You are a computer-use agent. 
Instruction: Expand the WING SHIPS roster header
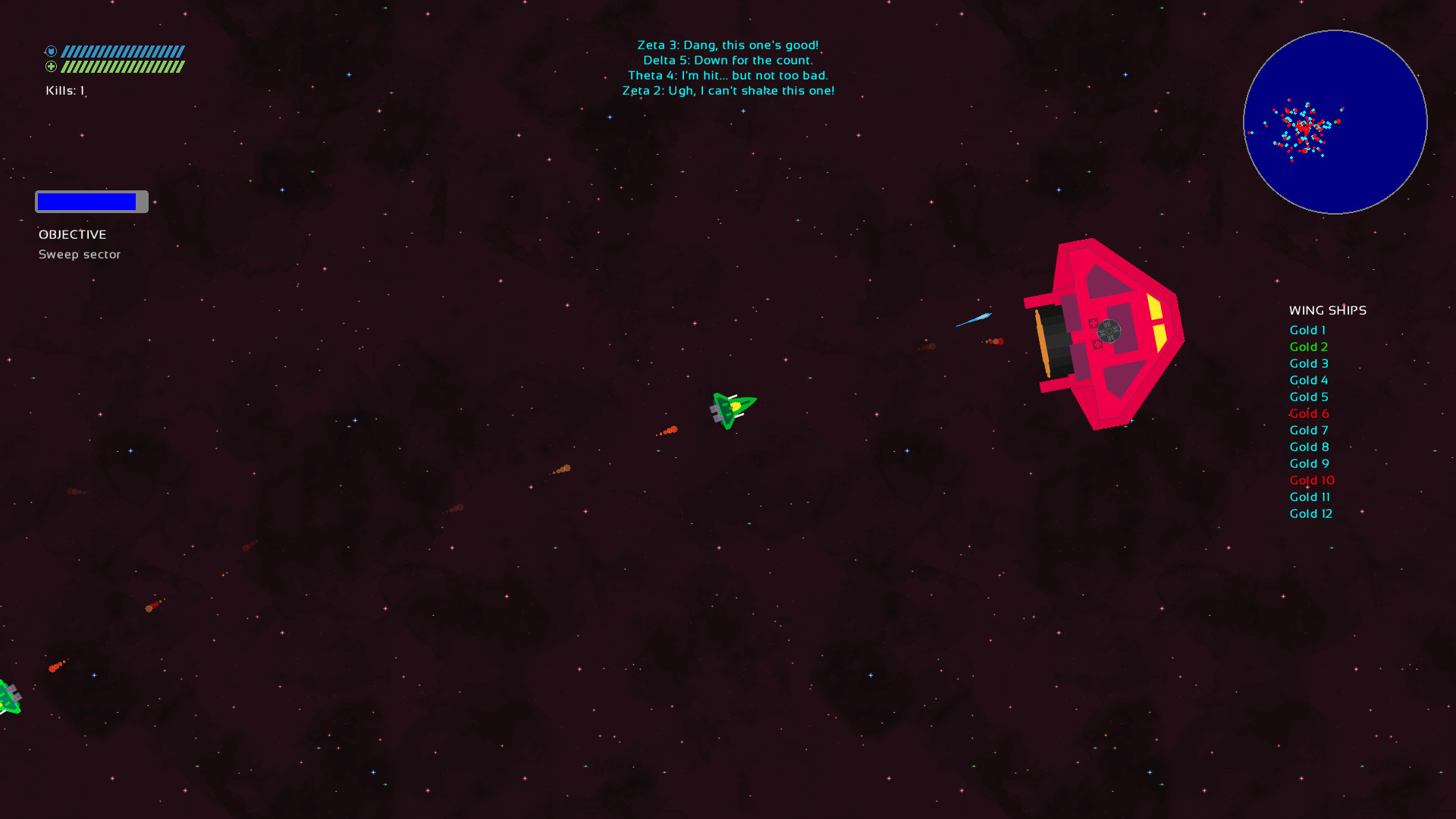coord(1327,310)
